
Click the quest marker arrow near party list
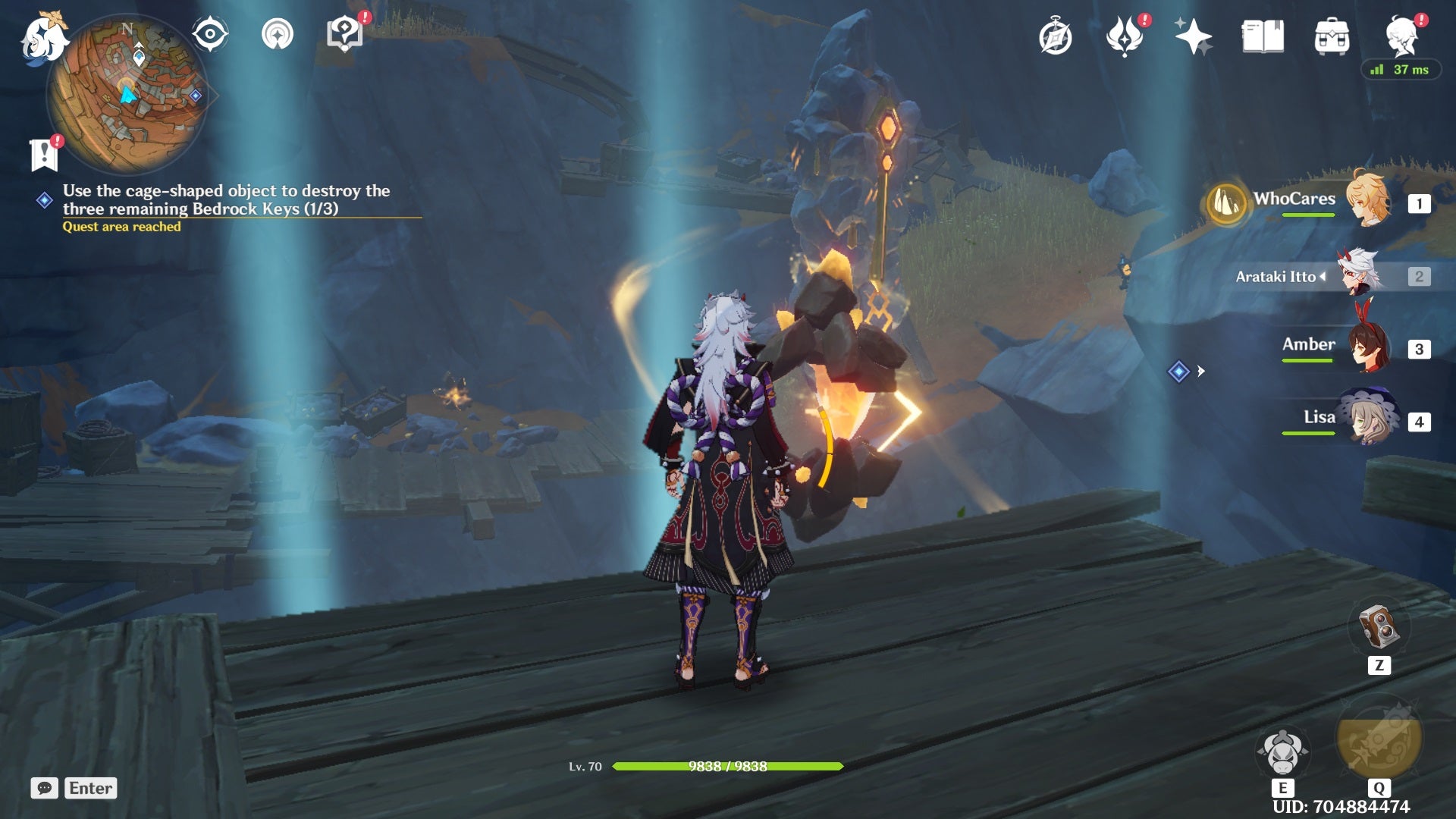1201,372
